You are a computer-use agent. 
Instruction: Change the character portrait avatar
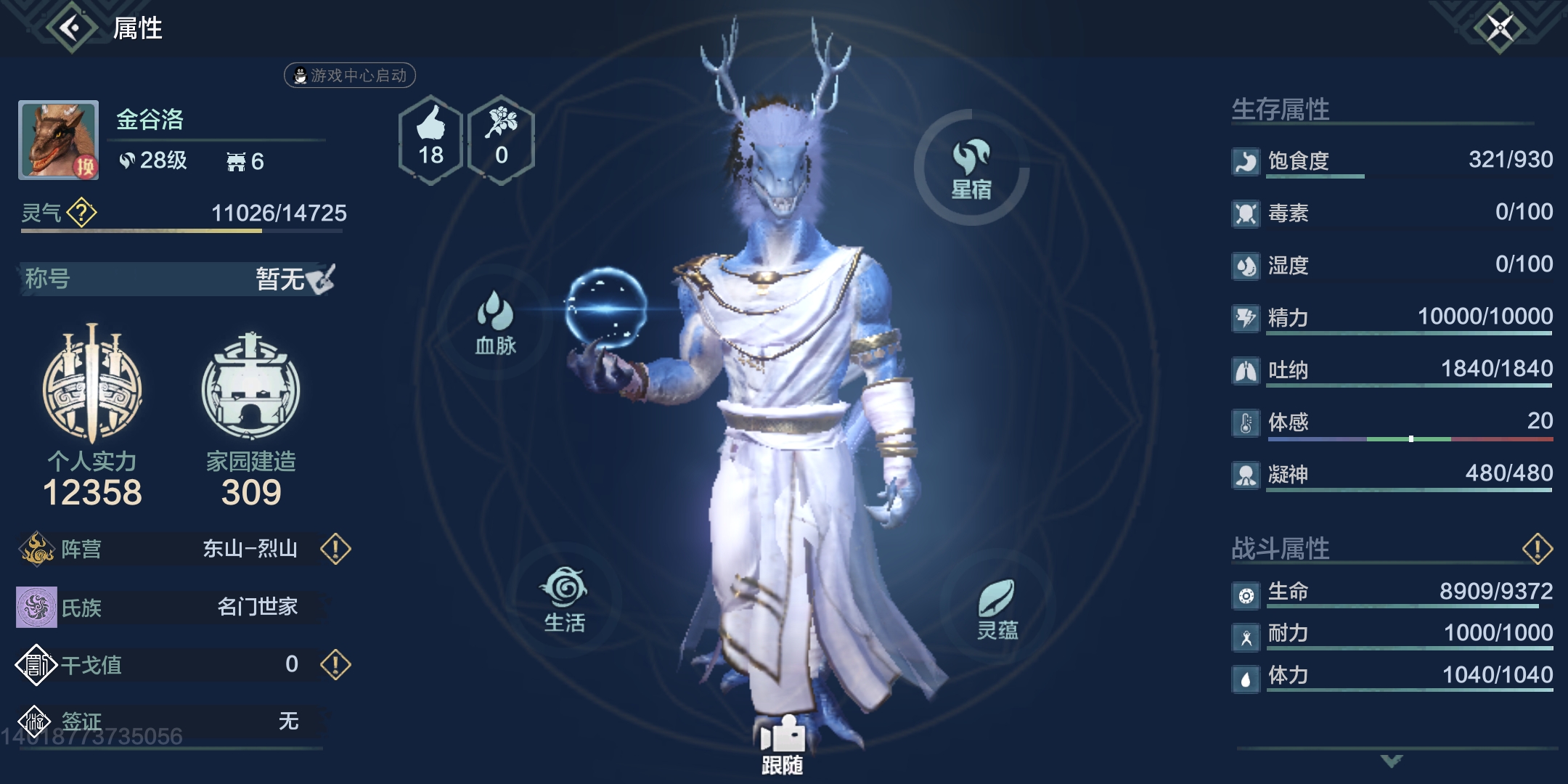pyautogui.click(x=59, y=139)
